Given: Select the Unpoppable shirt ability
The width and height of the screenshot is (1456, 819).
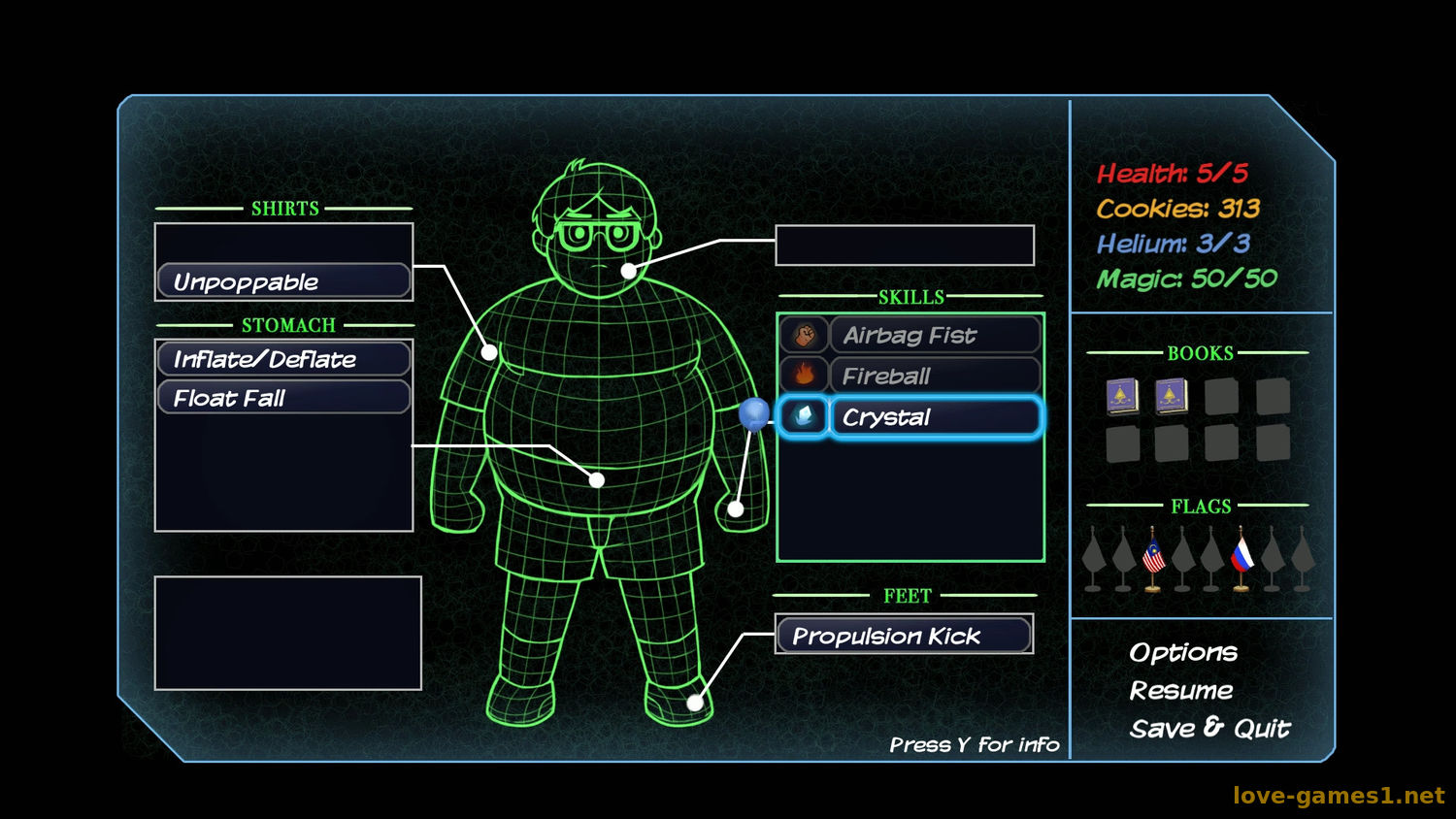Looking at the screenshot, I should [283, 281].
